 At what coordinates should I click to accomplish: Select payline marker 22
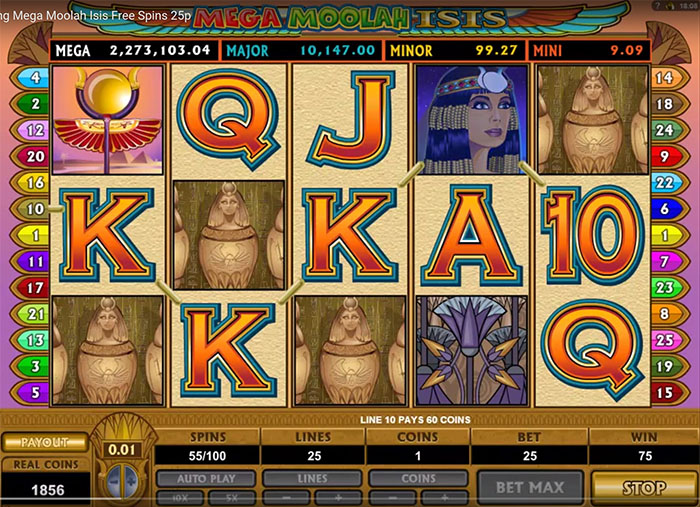pos(663,183)
